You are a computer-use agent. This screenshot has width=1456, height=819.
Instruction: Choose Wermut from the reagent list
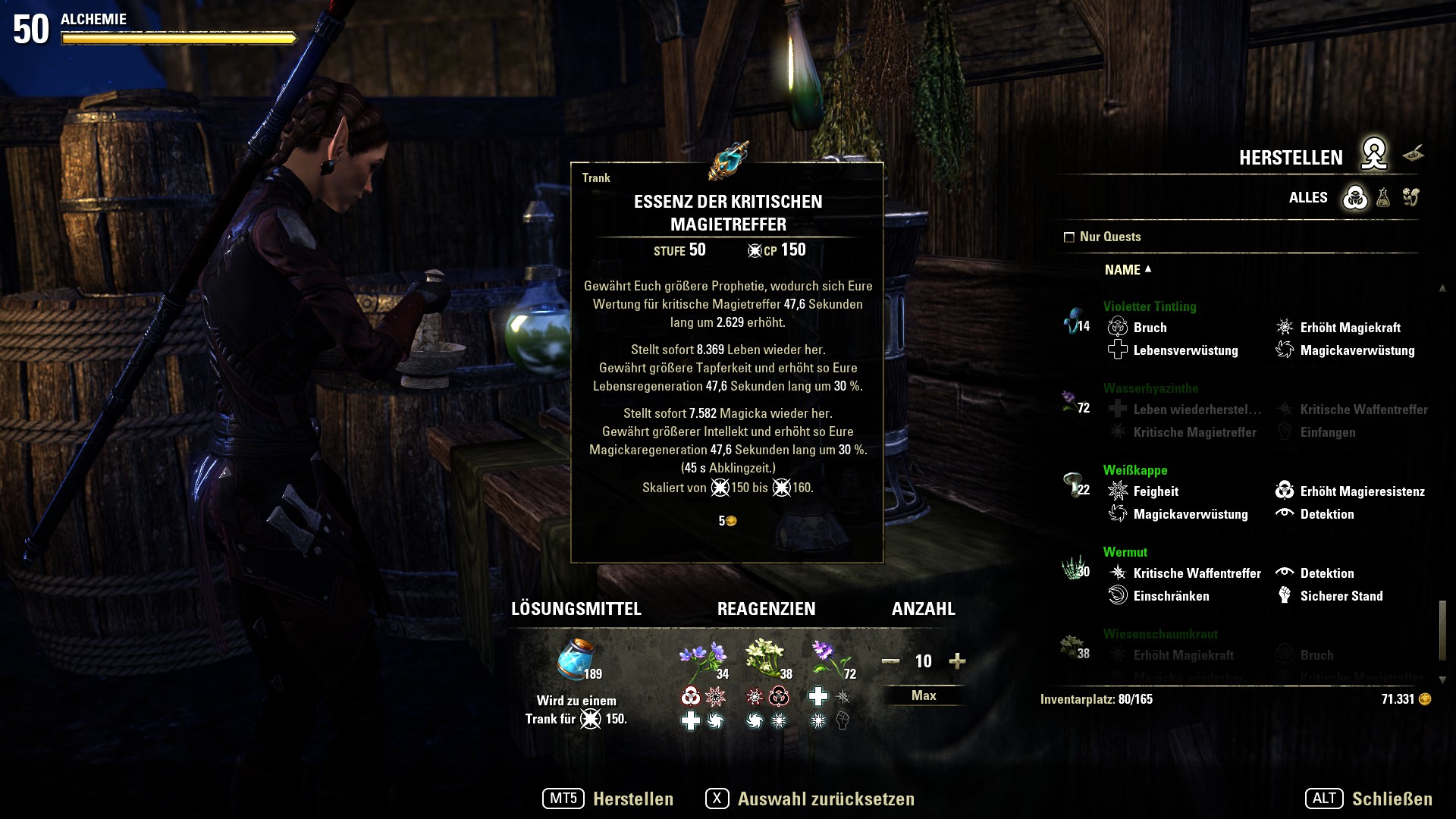coord(1125,552)
